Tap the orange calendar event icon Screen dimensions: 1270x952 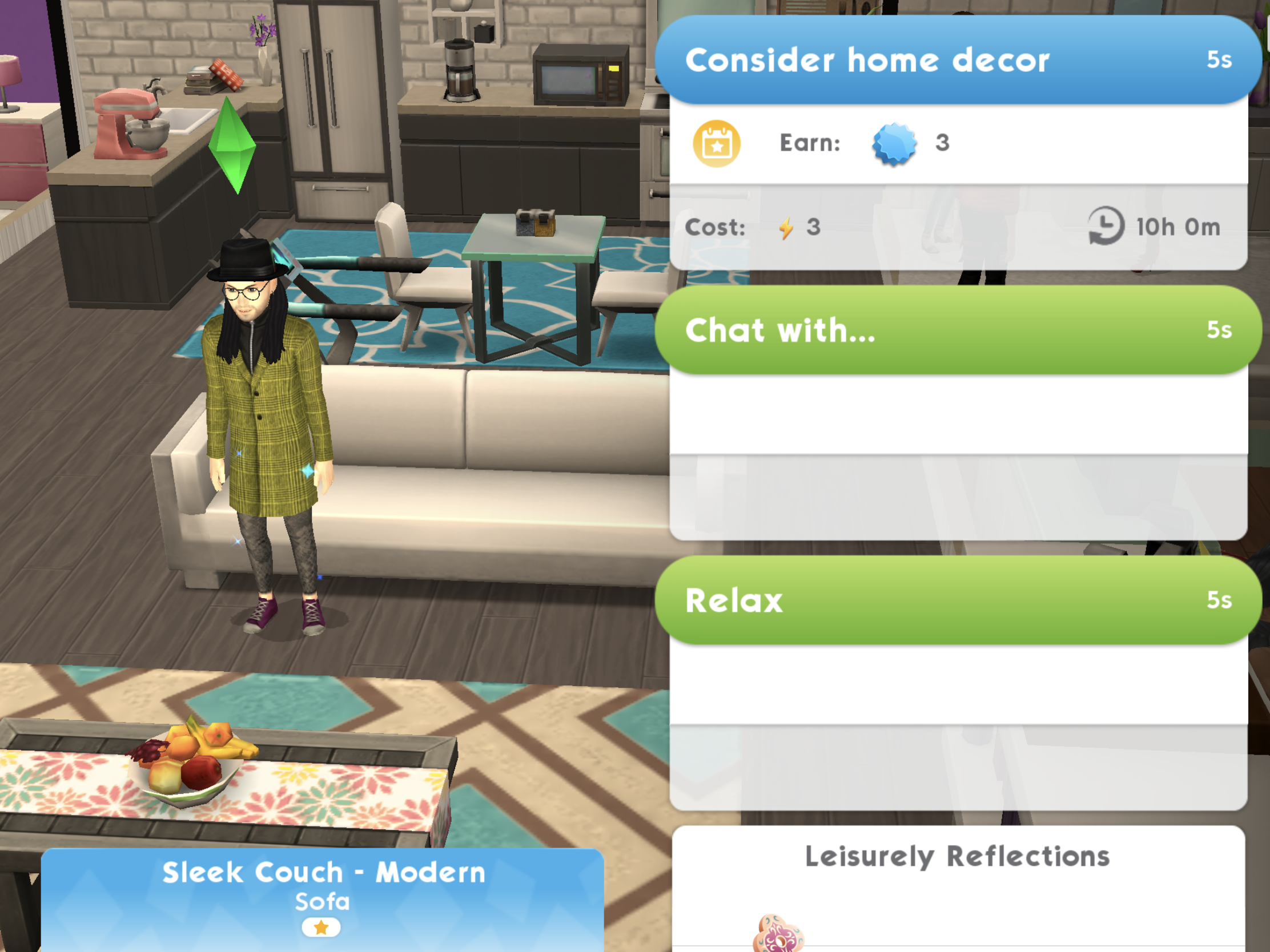[x=717, y=143]
